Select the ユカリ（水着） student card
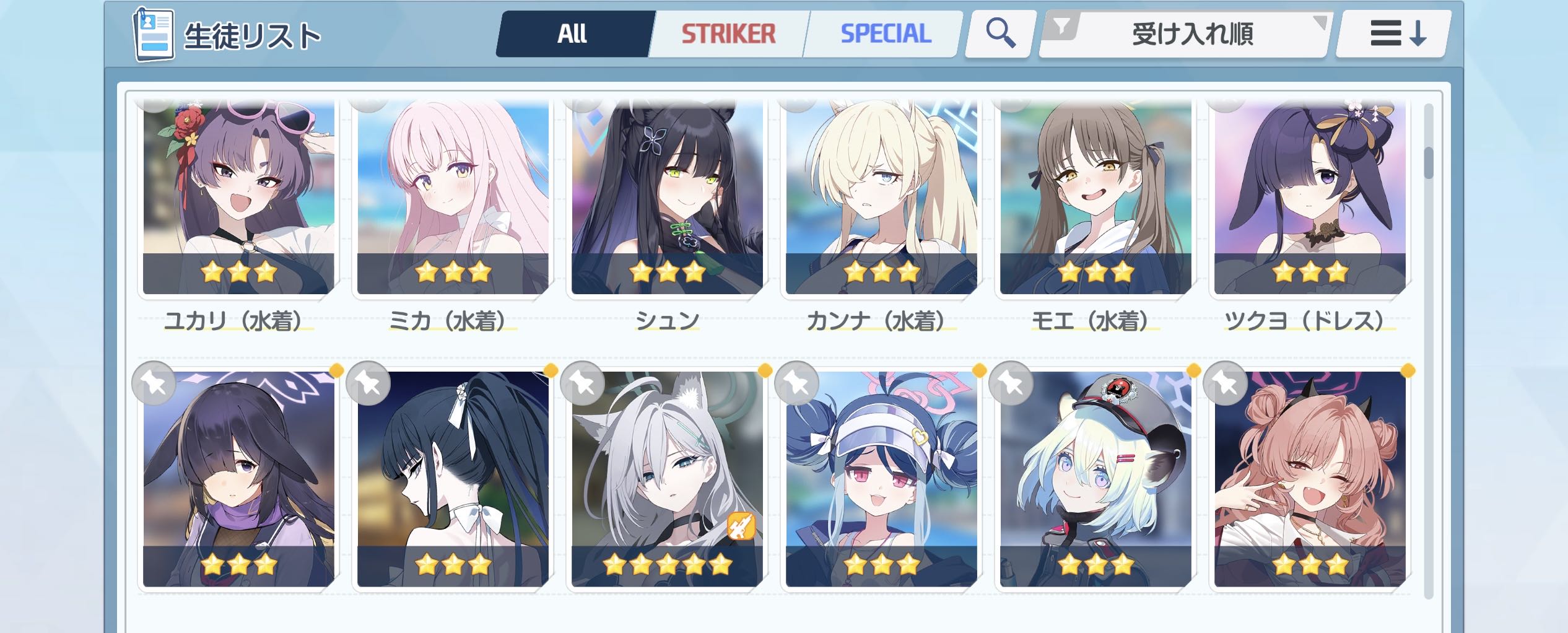The width and height of the screenshot is (1568, 633). pyautogui.click(x=238, y=198)
